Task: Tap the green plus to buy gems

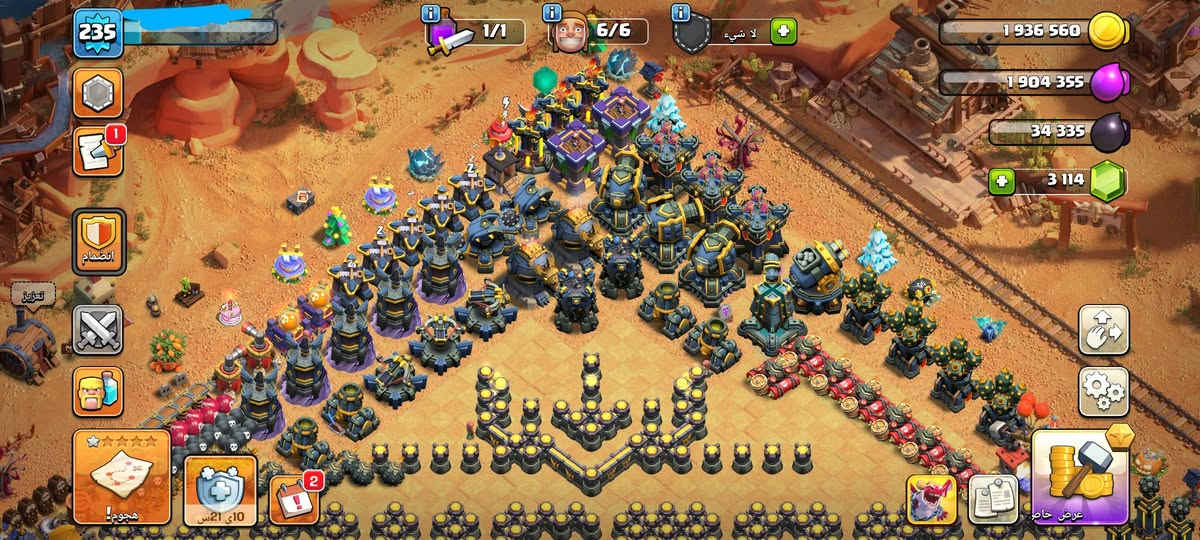Action: (x=1001, y=182)
